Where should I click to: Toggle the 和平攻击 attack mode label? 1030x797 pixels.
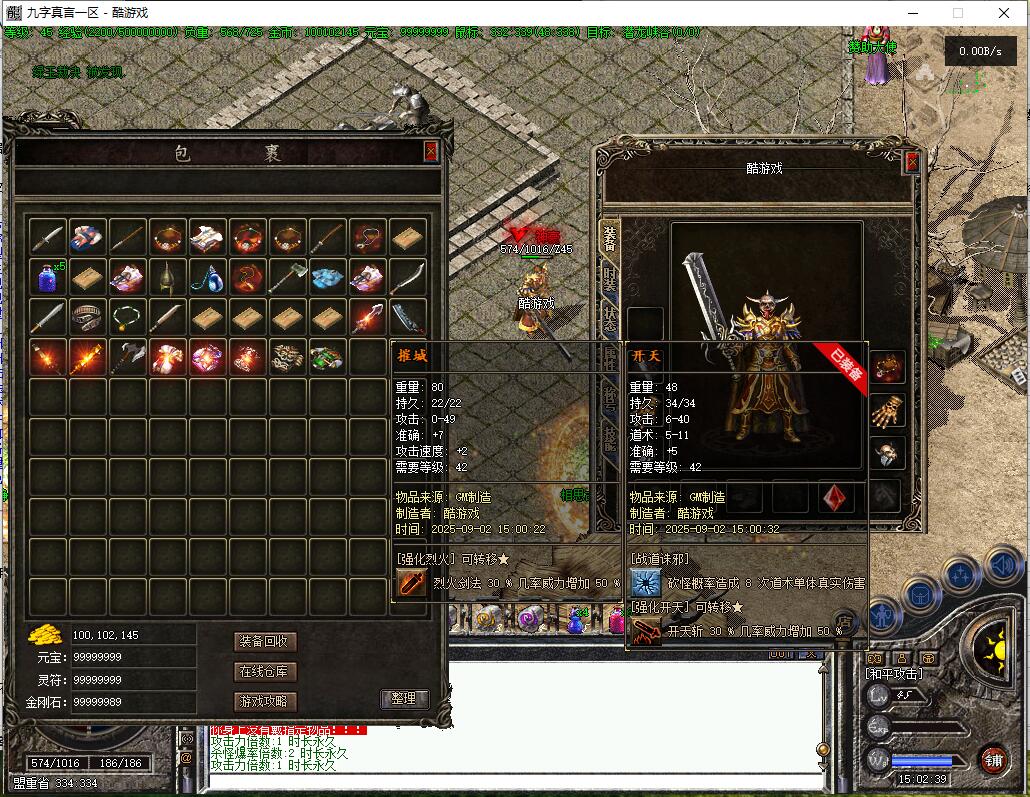click(x=893, y=673)
